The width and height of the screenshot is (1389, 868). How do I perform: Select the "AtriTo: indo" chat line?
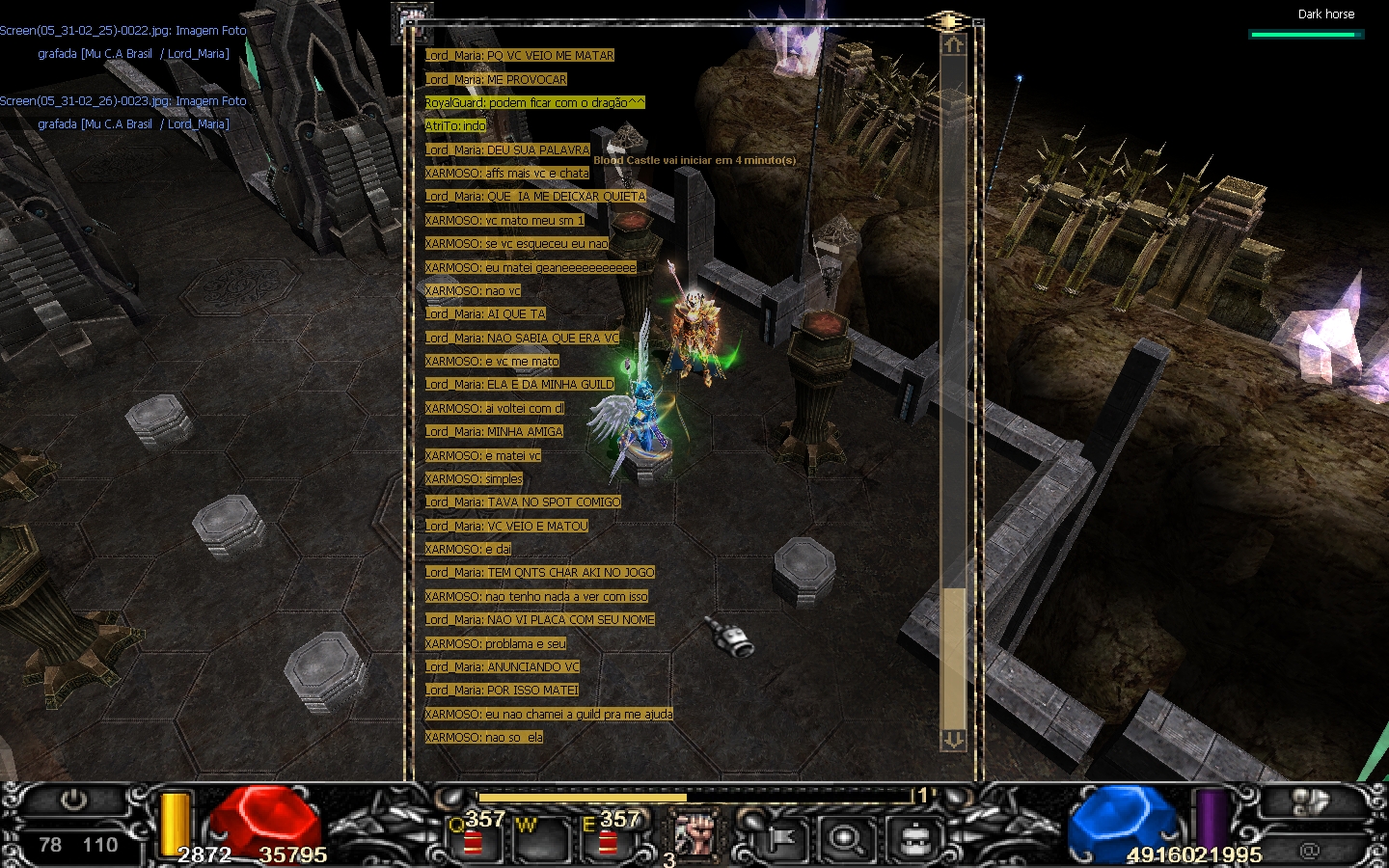(455, 126)
